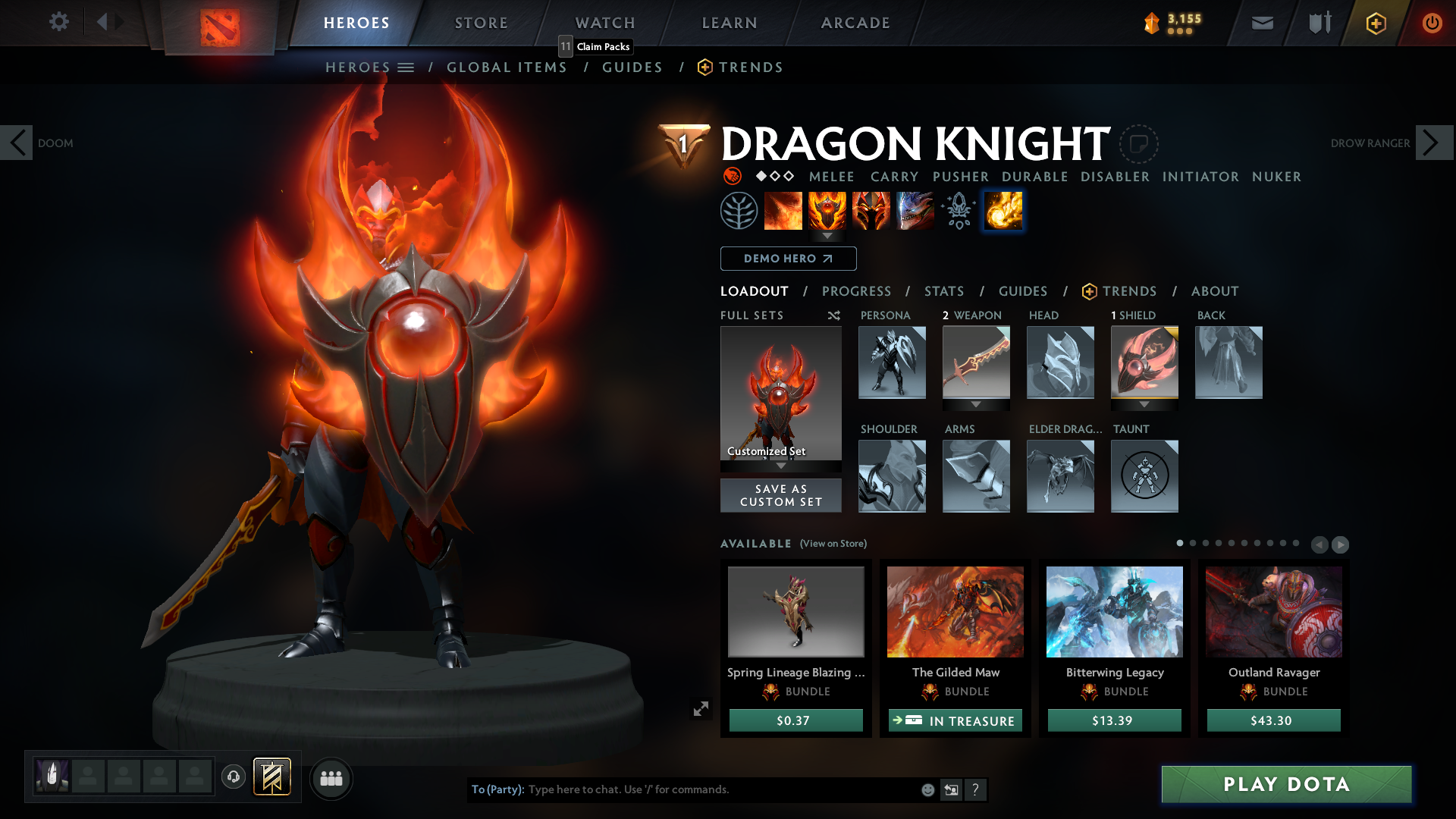Open the Dragon Knight talent tree icon
Viewport: 1456px width, 819px height.
coord(739,211)
